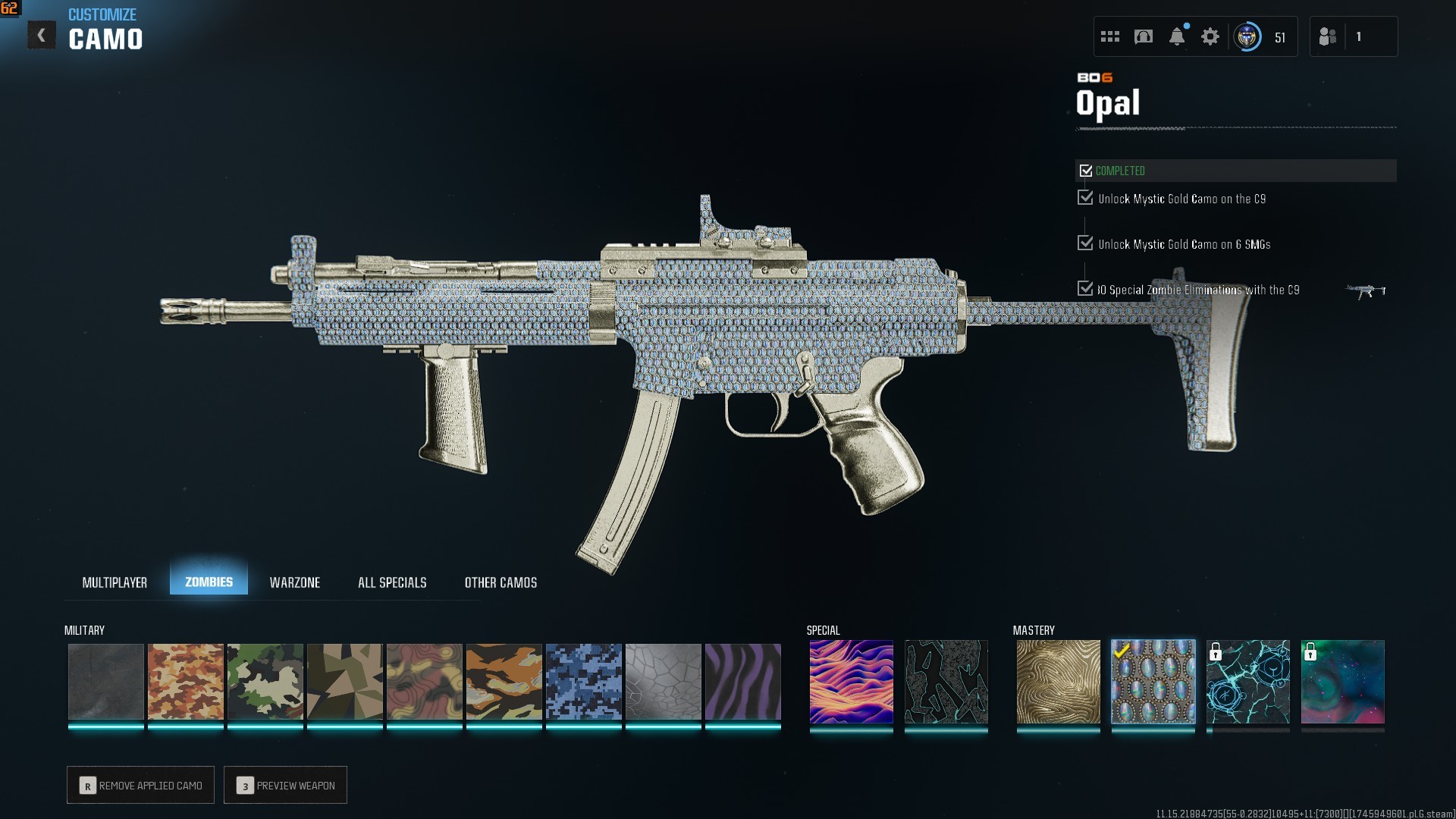Select the equipped Opal camo swatch
This screenshot has width=1456, height=819.
coord(1153,682)
